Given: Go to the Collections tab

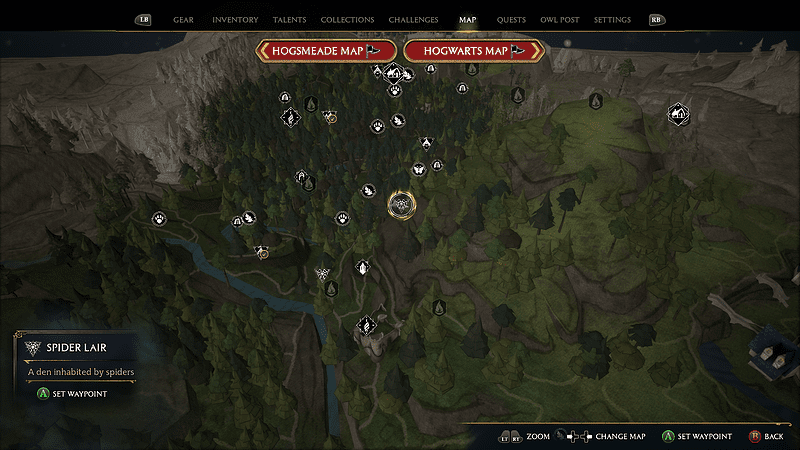Looking at the screenshot, I should click(347, 20).
